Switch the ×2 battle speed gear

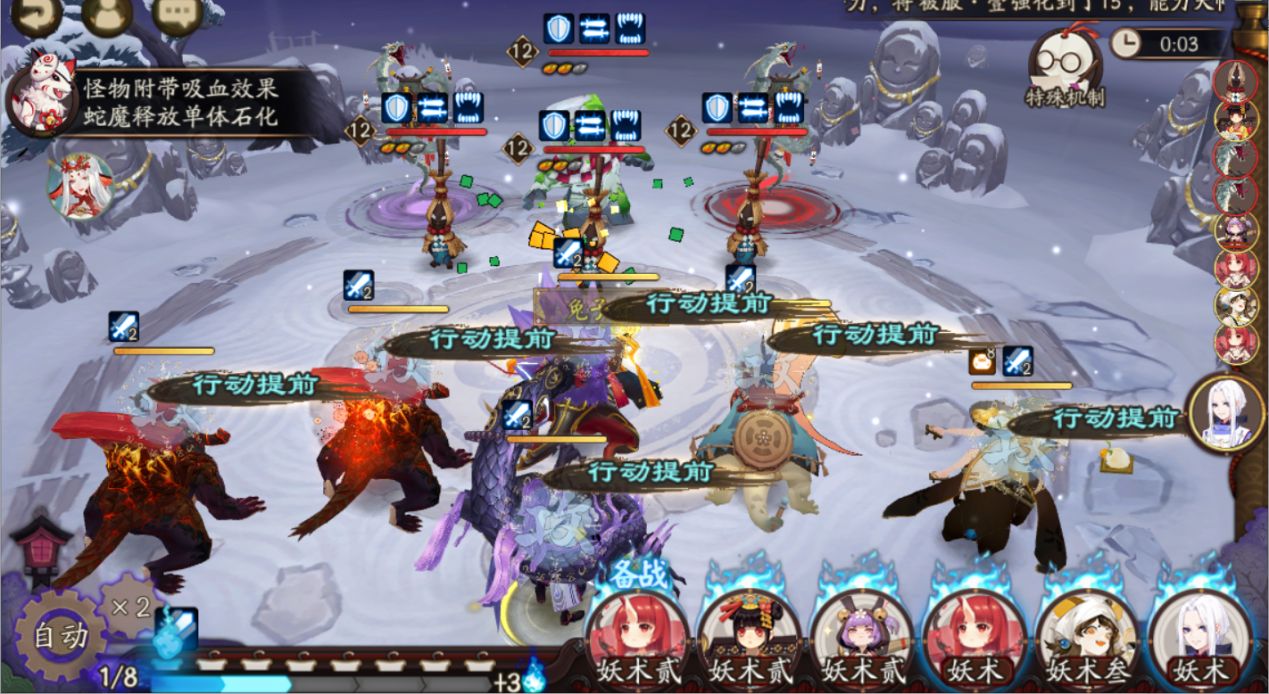coord(131,606)
